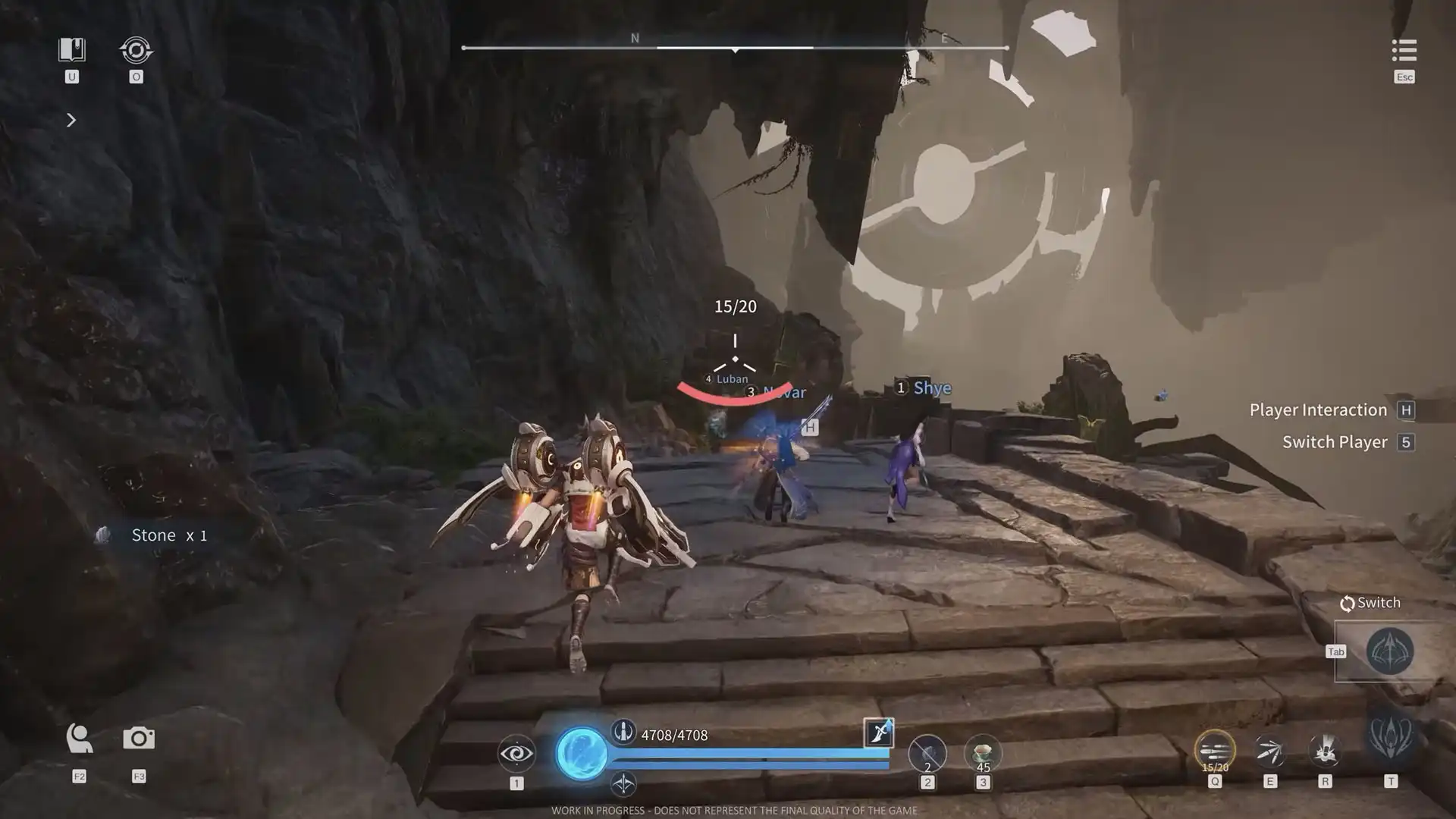Screen dimensions: 1456x819
Task: Switch weapon using the bow emblem slot
Action: pyautogui.click(x=1389, y=651)
